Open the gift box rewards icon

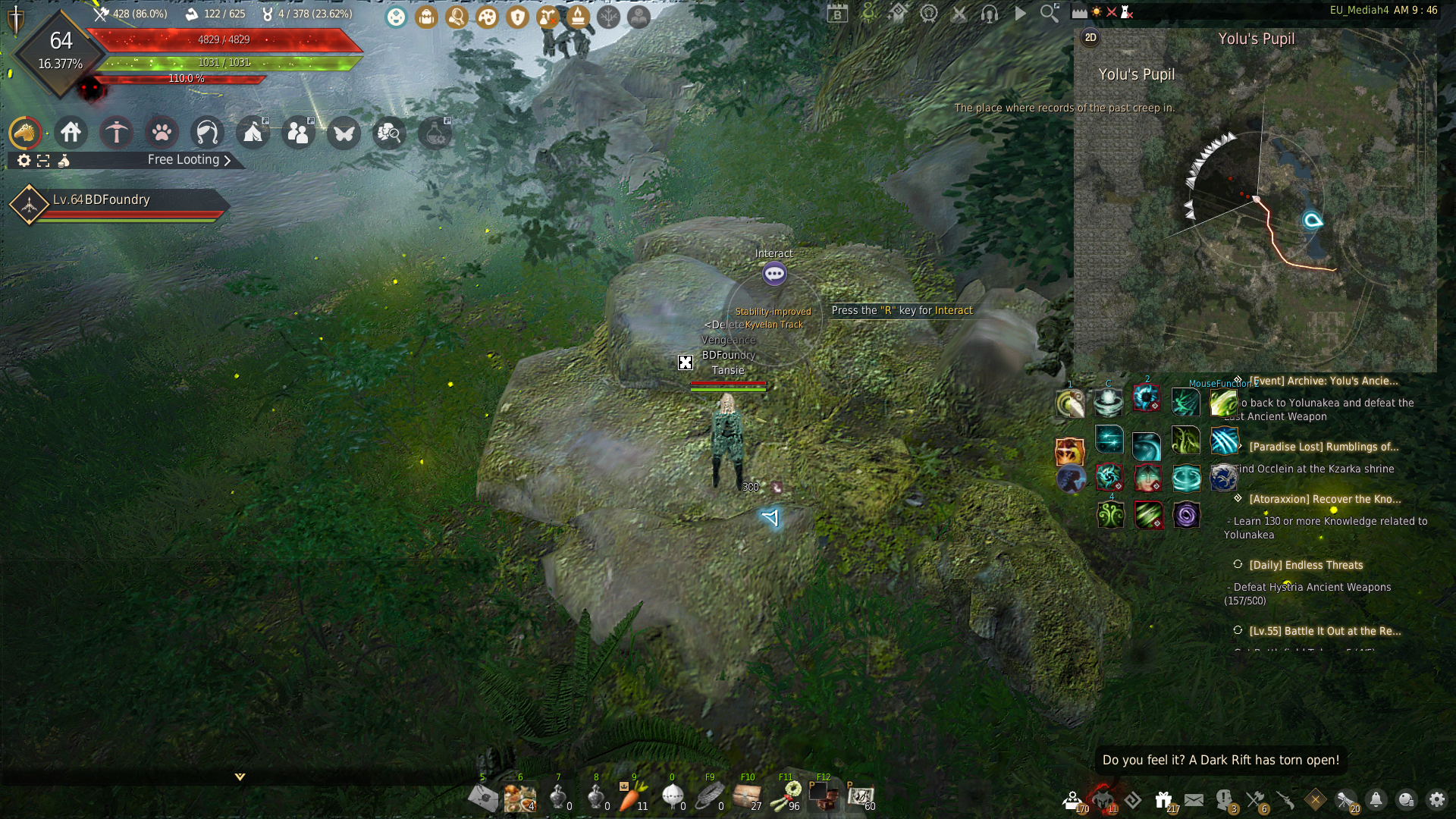(1163, 800)
